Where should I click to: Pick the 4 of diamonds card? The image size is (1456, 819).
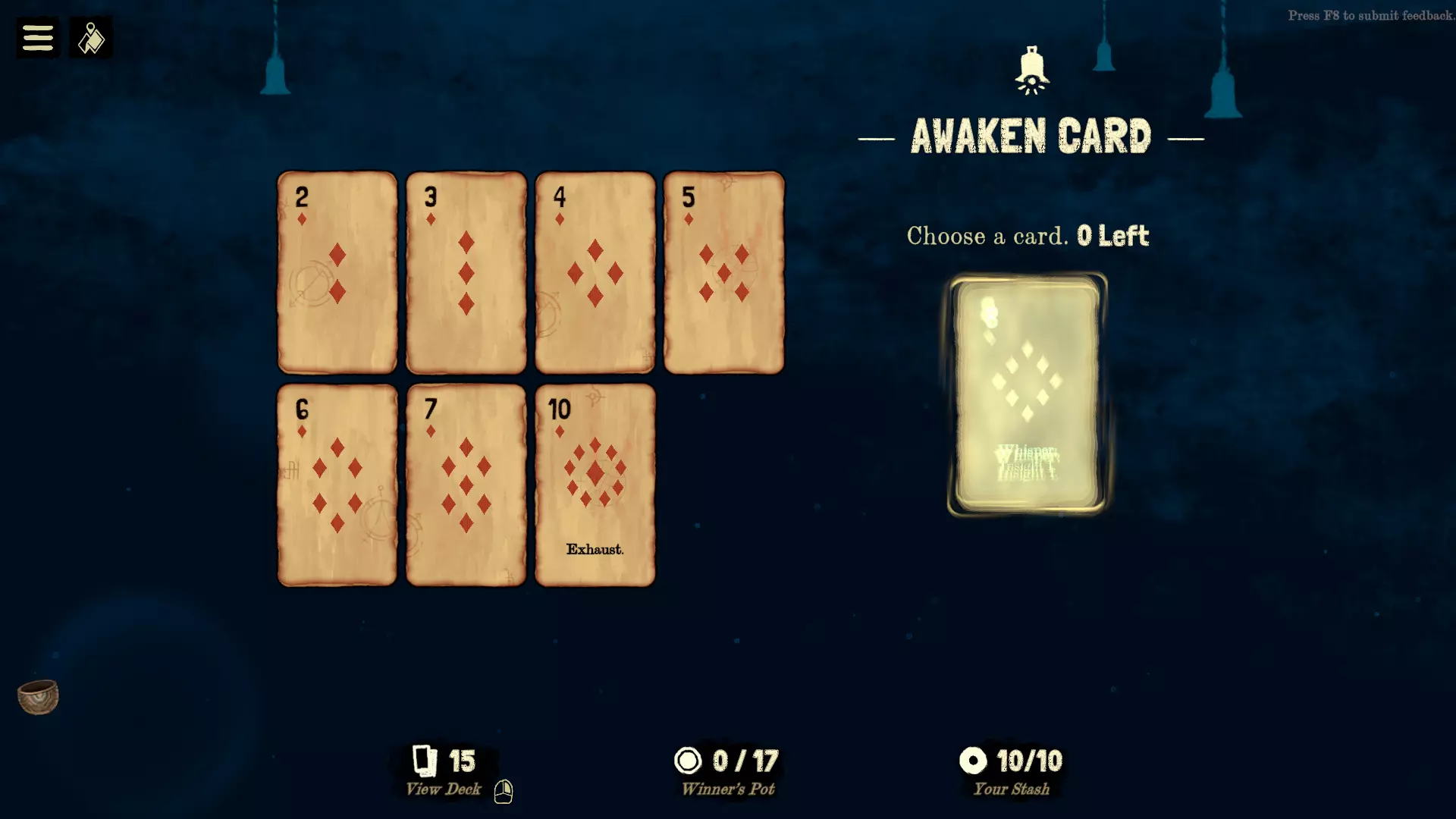click(595, 272)
